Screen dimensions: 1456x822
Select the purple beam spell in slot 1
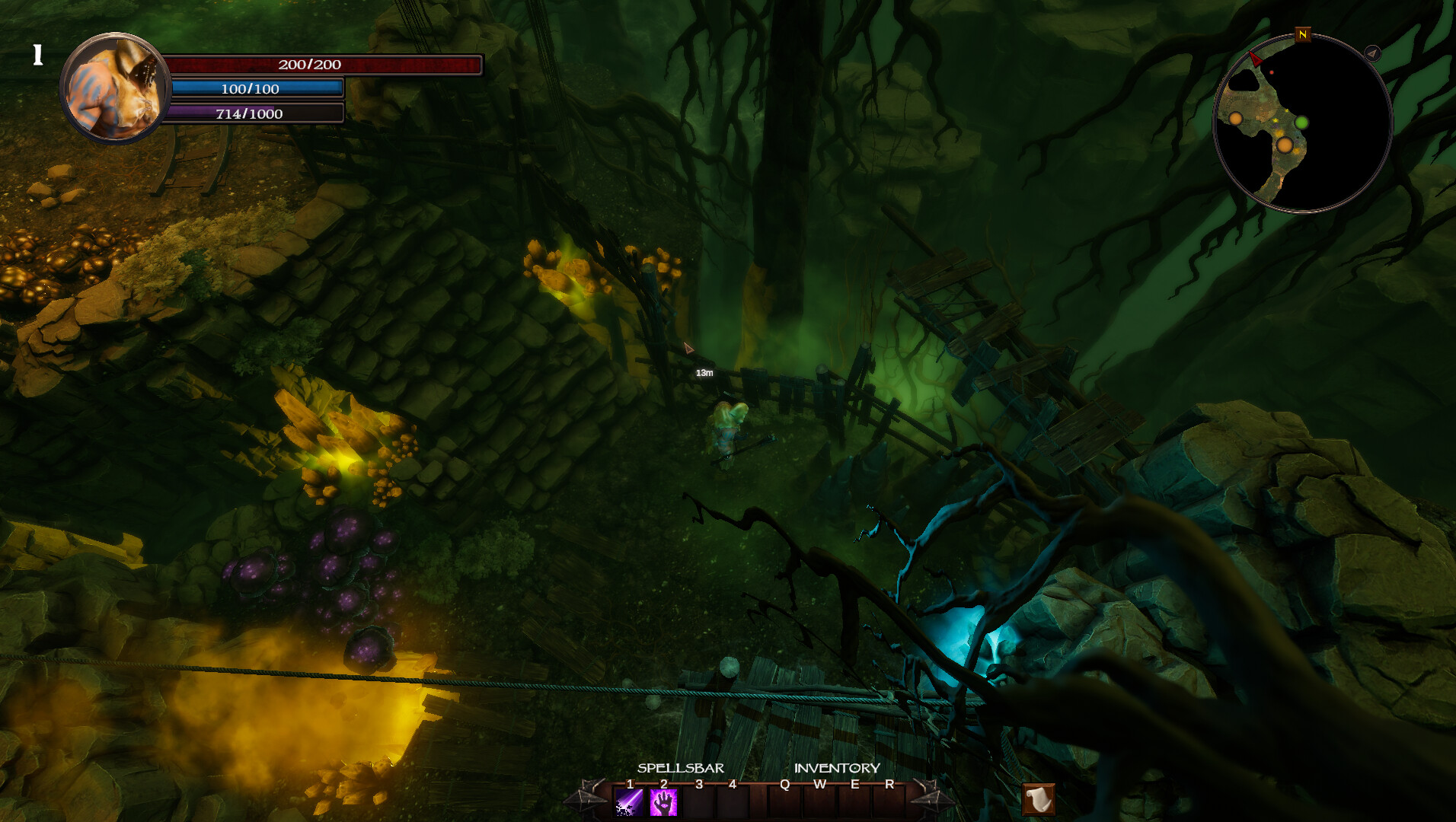pos(627,801)
